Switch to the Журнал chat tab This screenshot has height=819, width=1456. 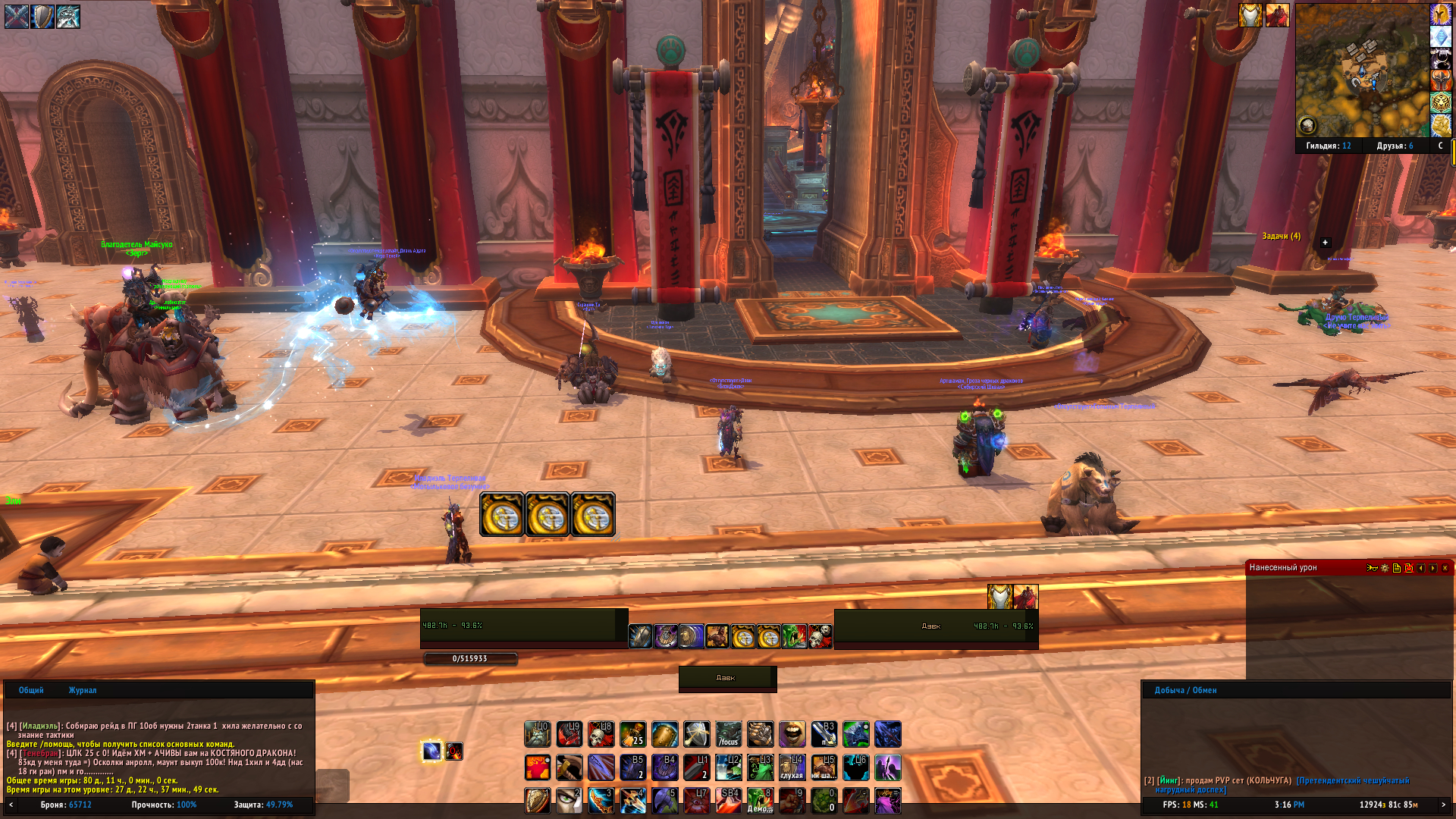[x=83, y=690]
